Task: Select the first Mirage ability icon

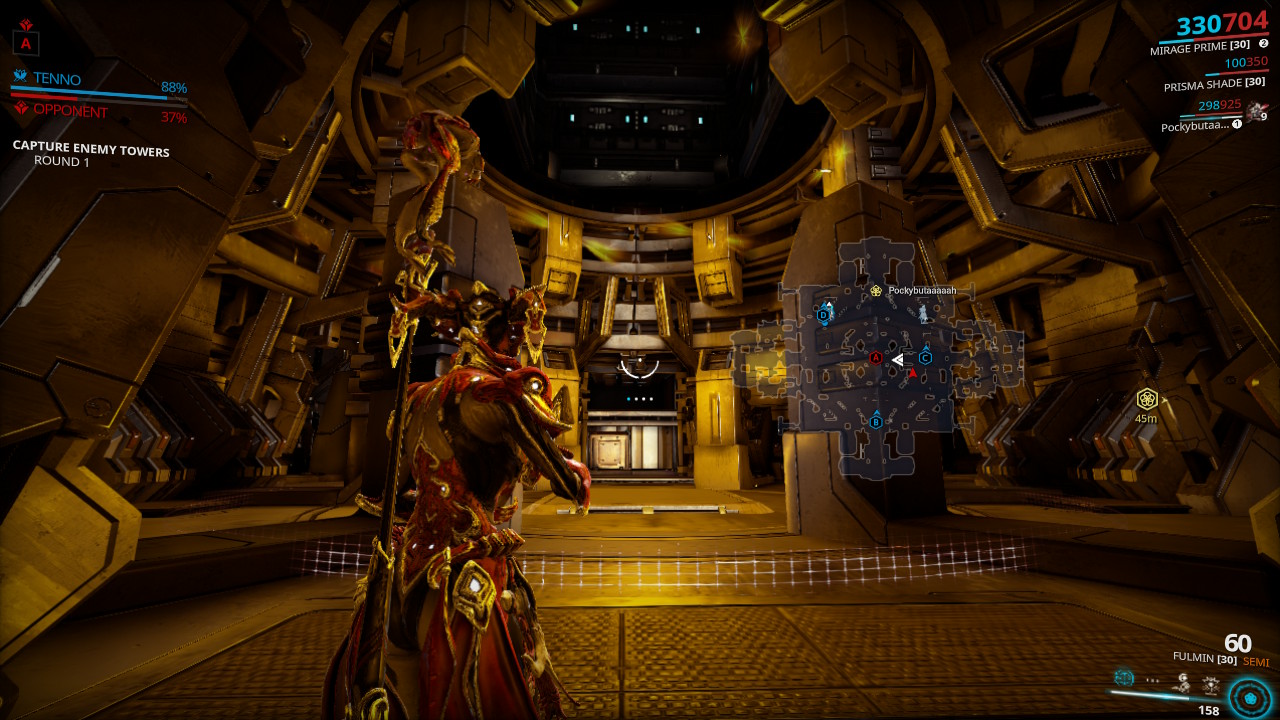Action: coord(1124,678)
